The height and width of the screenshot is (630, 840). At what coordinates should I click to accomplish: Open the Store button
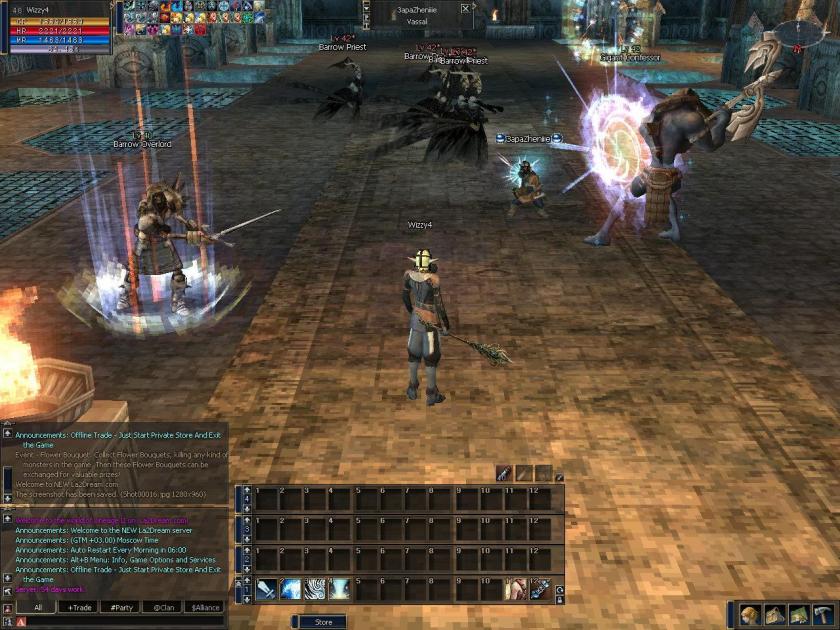(324, 622)
